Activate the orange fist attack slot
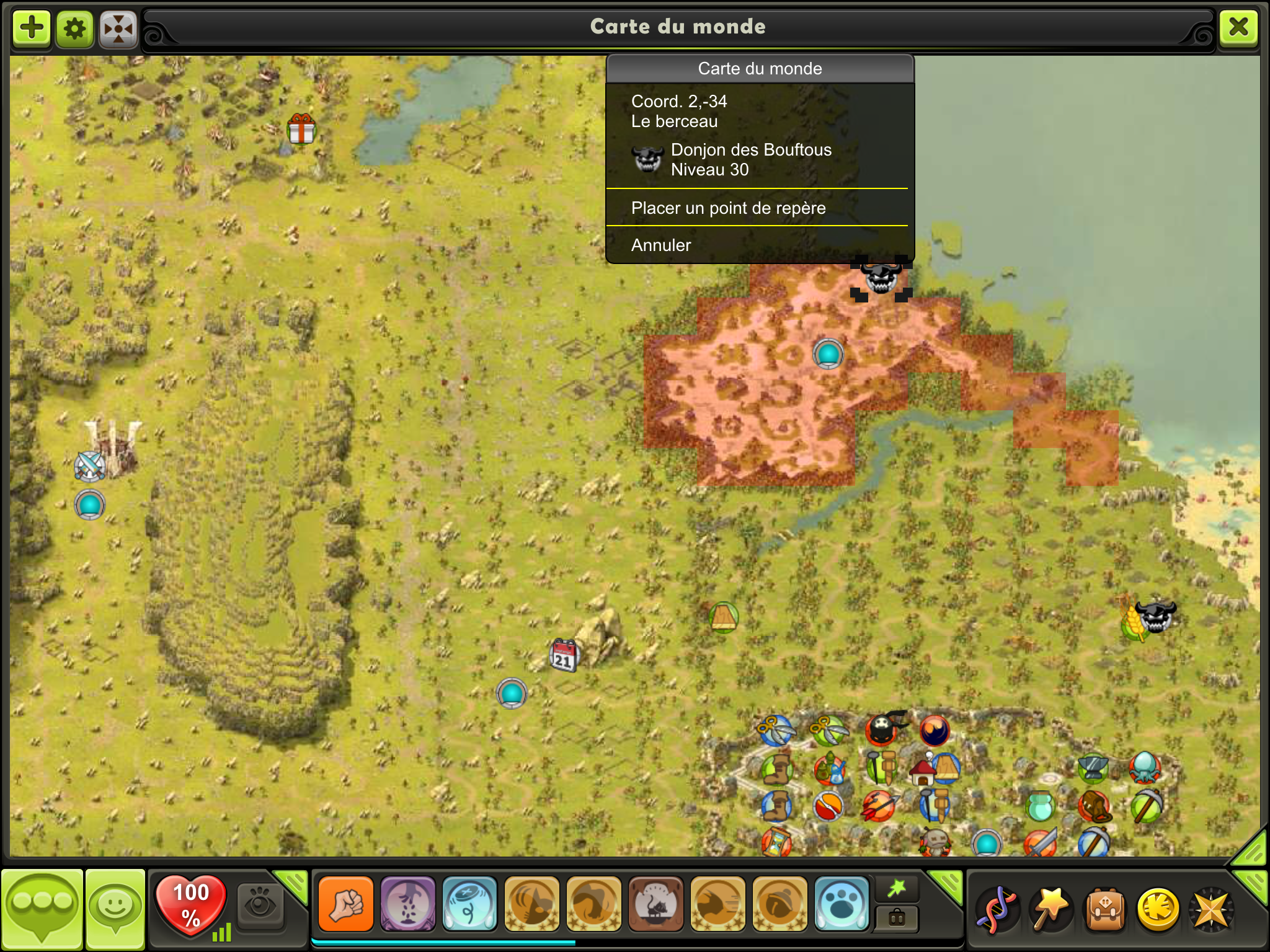 coord(346,904)
